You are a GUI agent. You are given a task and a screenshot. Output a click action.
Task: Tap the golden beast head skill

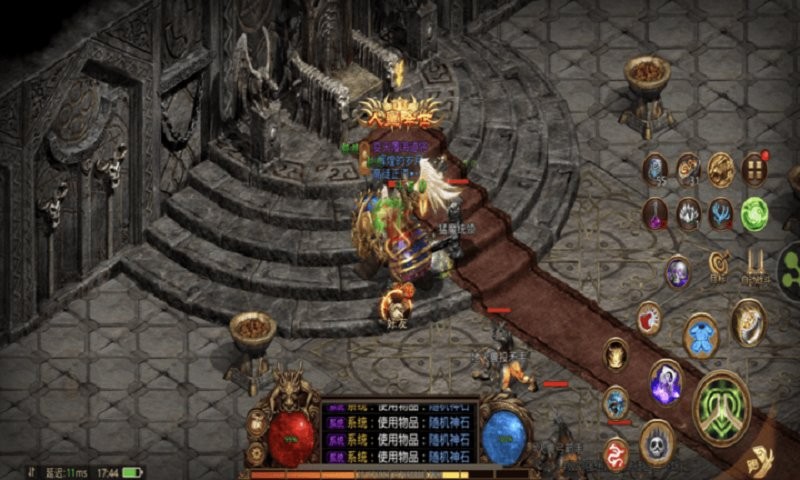tap(616, 354)
